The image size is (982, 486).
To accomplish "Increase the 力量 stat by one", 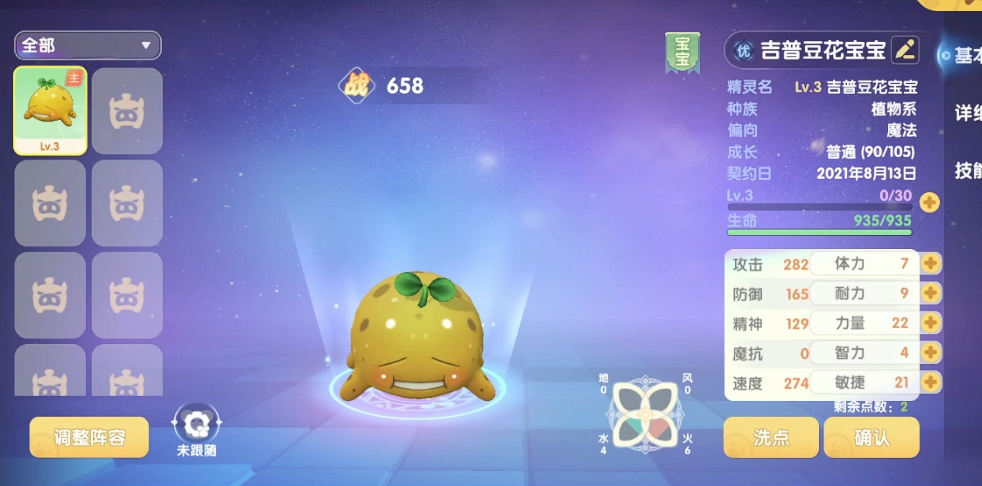I will pyautogui.click(x=931, y=323).
